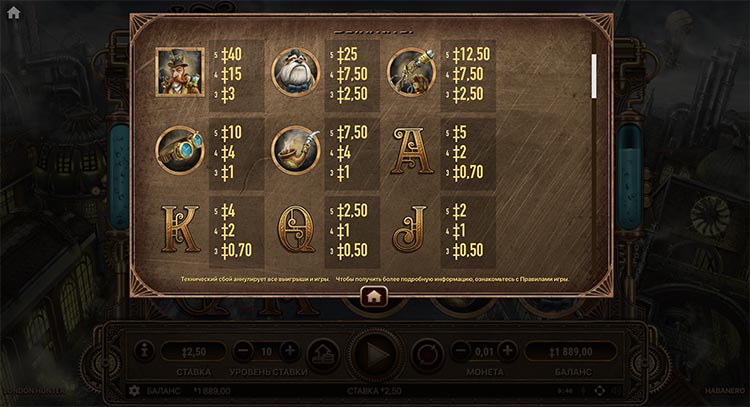Spin the reels with the play button
750x407 pixels.
(x=376, y=354)
